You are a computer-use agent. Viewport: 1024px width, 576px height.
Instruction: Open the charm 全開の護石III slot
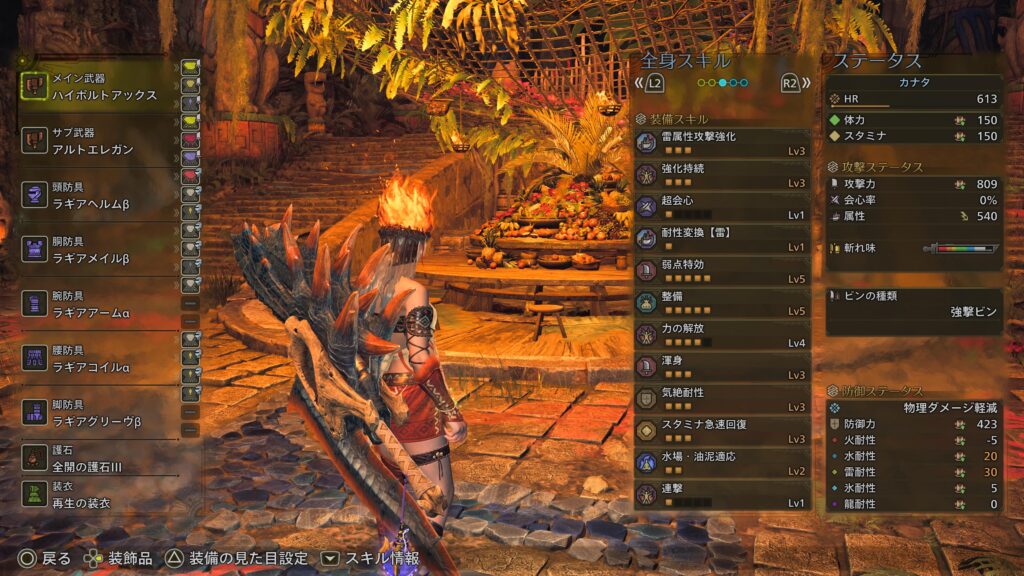(98, 459)
